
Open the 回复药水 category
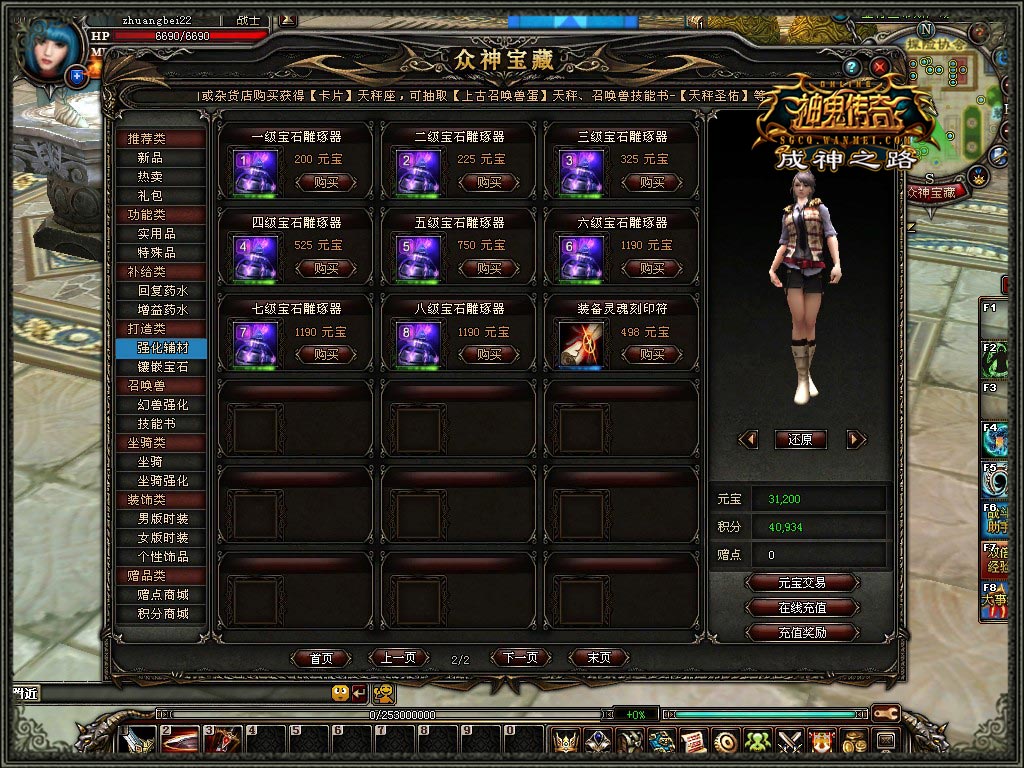click(x=162, y=290)
